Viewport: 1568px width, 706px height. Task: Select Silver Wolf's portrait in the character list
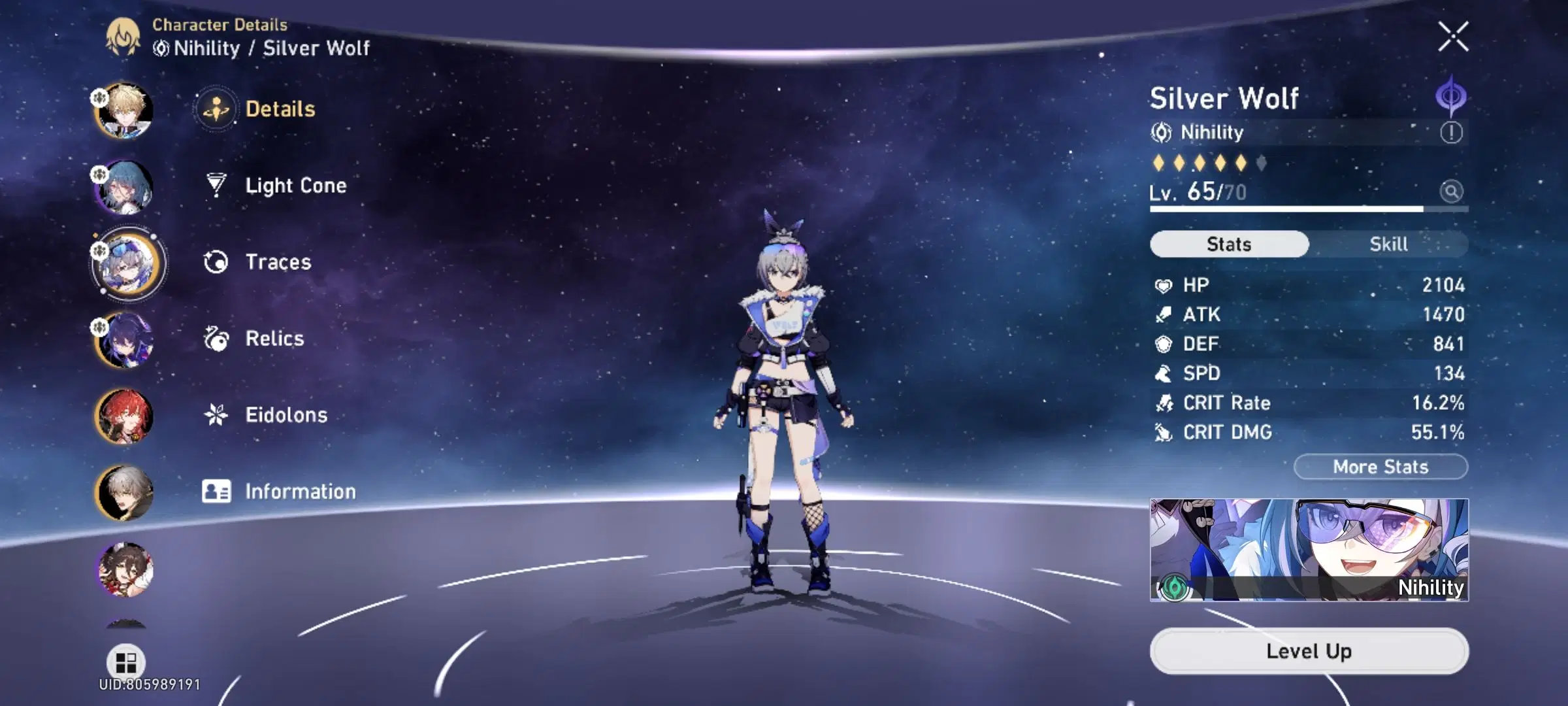click(x=128, y=262)
